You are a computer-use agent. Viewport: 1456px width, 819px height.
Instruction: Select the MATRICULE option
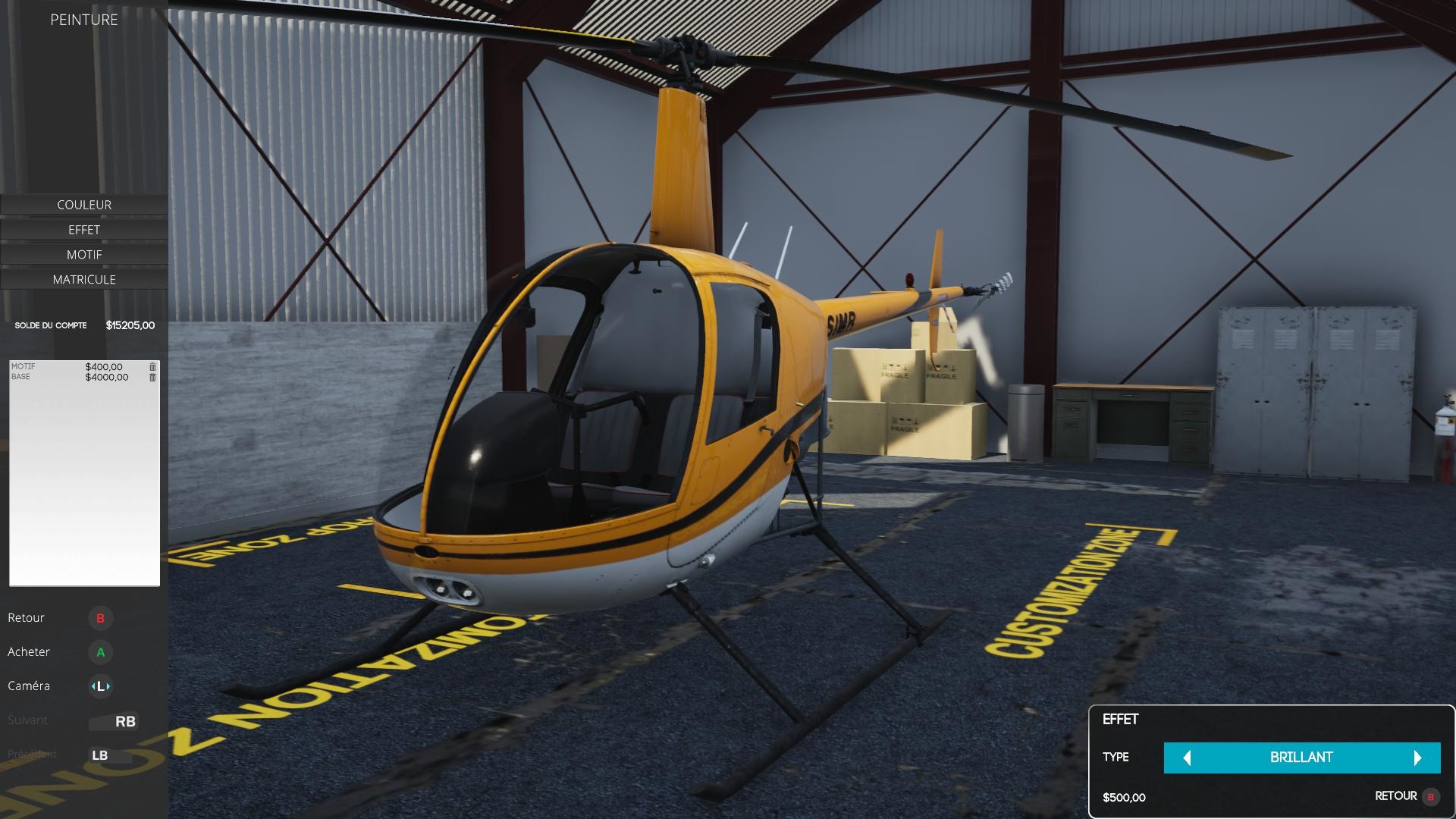point(83,279)
